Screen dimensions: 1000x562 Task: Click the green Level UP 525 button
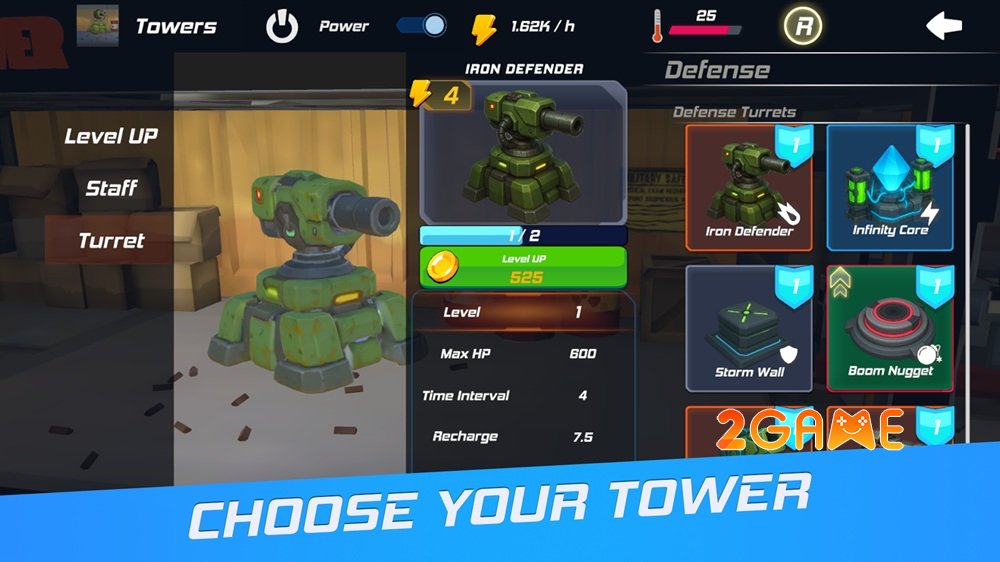[x=523, y=268]
